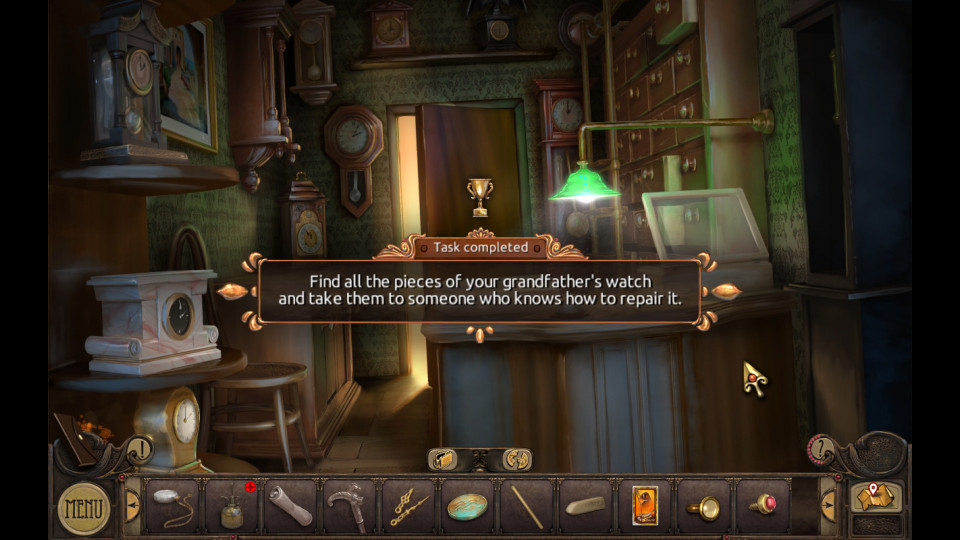The image size is (960, 540).
Task: Choose the golden clock hands item
Action: pyautogui.click(x=408, y=506)
